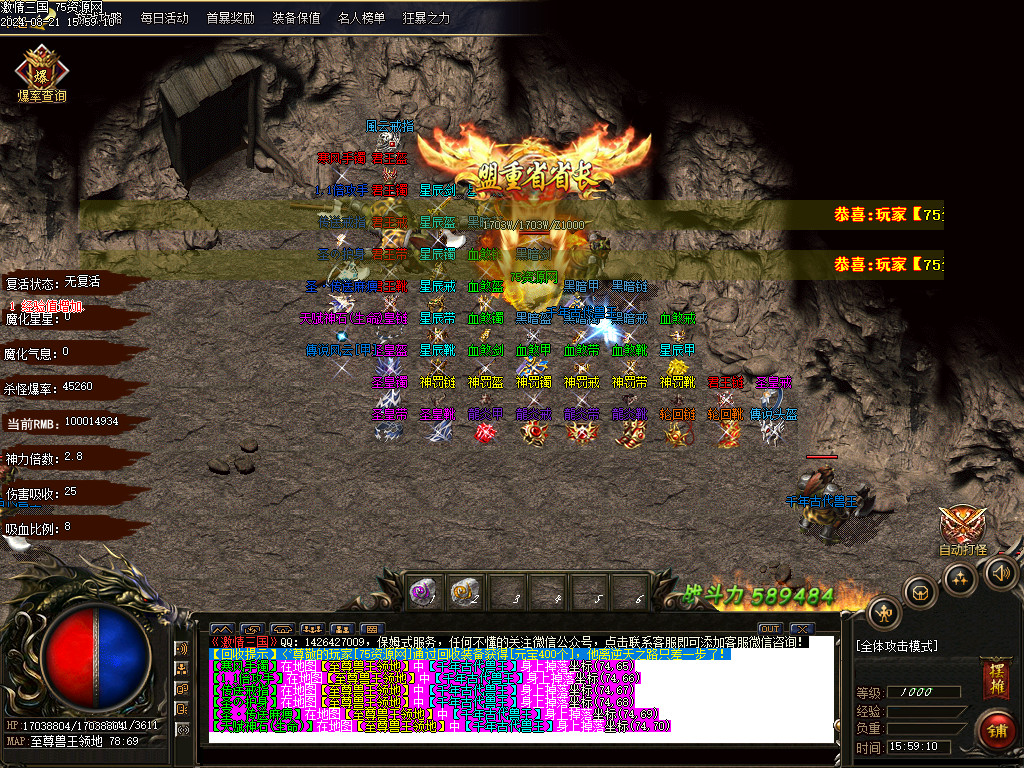The height and width of the screenshot is (768, 1024).
Task: Open the red 铺 shop button
Action: click(x=996, y=728)
